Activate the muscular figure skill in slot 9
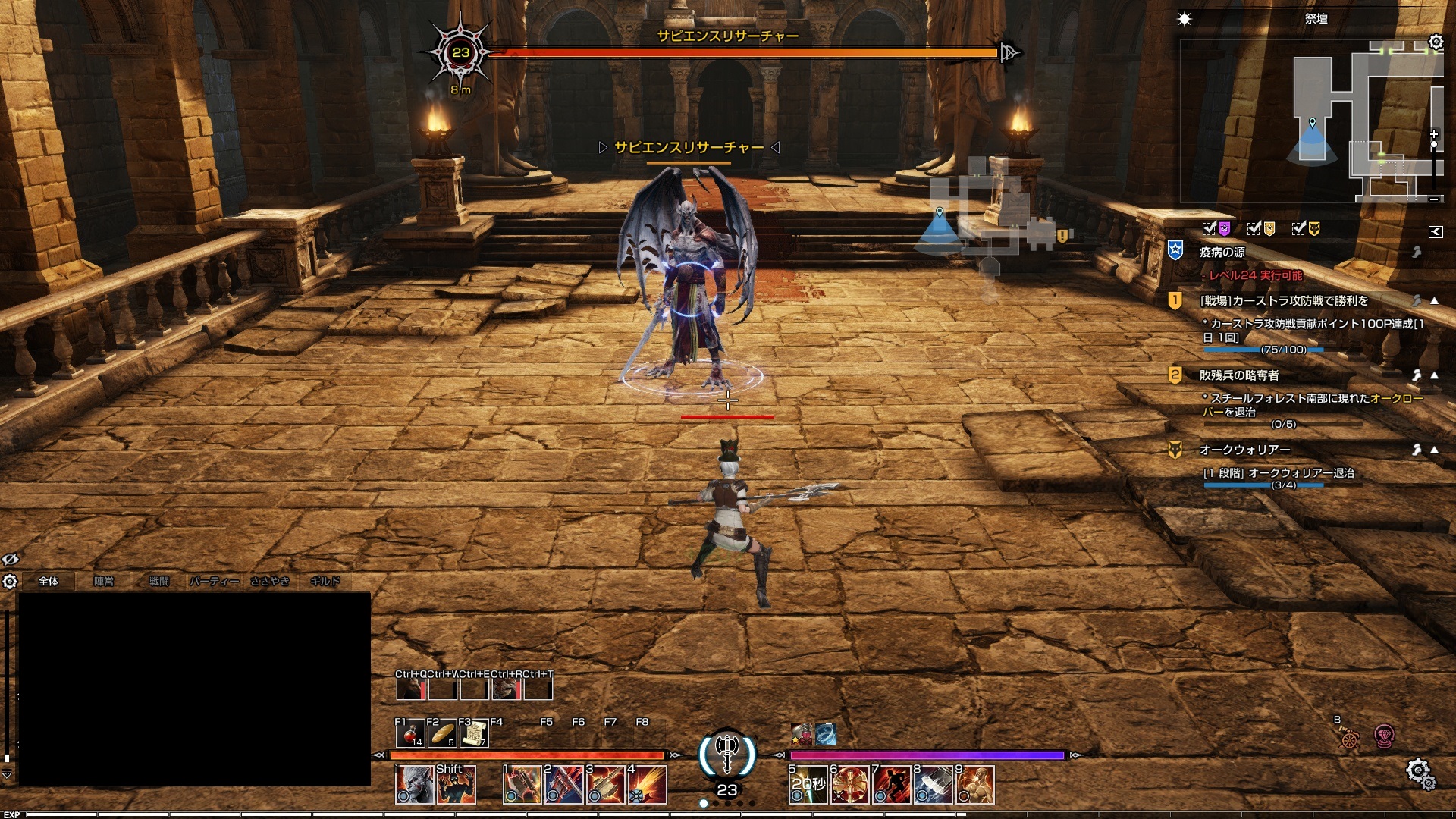This screenshot has width=1456, height=819. tap(975, 785)
